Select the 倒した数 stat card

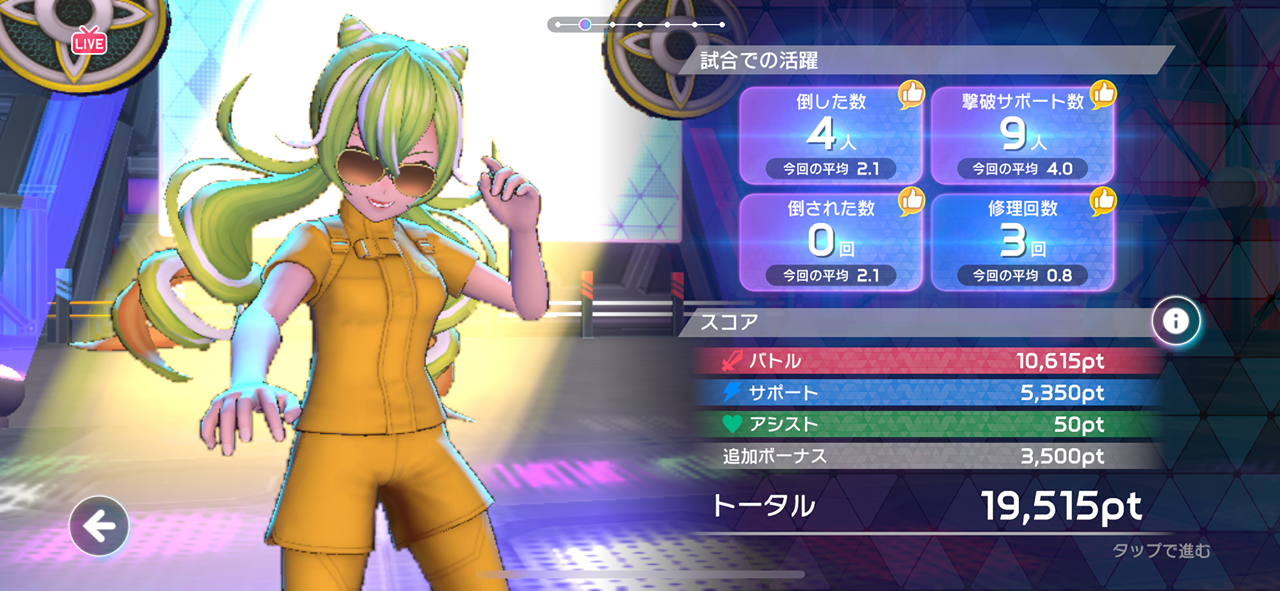[x=831, y=135]
